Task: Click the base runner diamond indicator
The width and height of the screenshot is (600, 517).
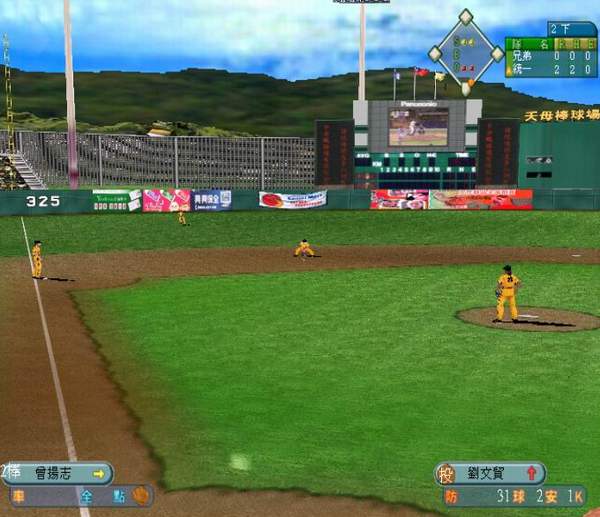Action: click(x=466, y=49)
